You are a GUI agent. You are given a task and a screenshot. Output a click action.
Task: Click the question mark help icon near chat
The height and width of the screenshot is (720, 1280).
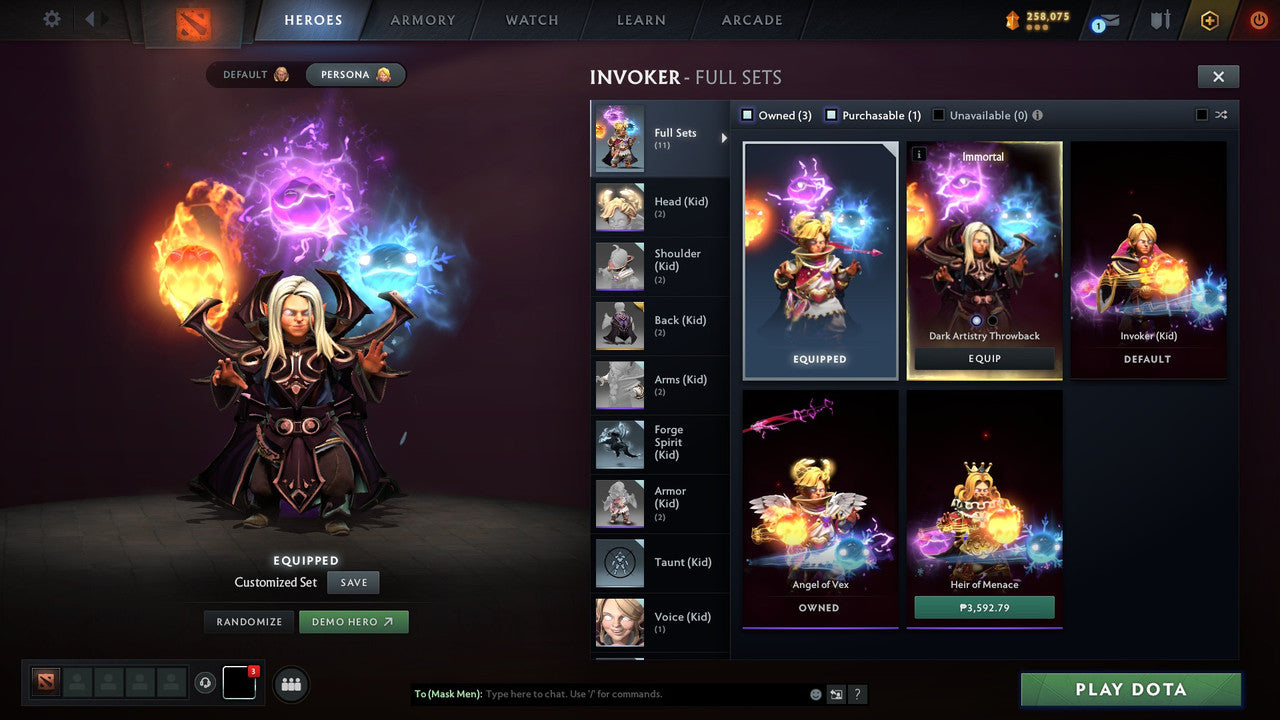[858, 694]
